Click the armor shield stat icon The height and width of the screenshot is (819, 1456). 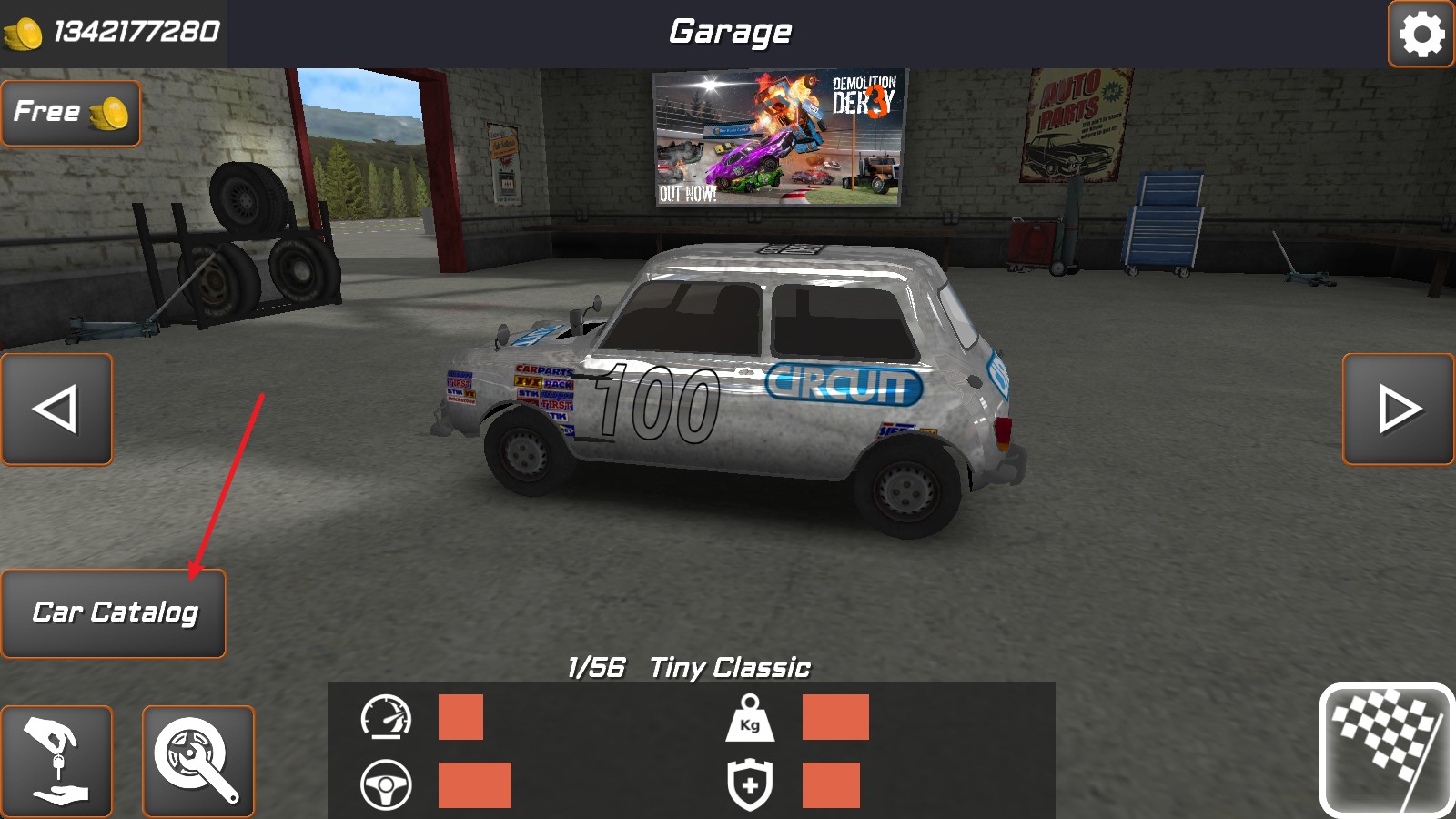749,784
